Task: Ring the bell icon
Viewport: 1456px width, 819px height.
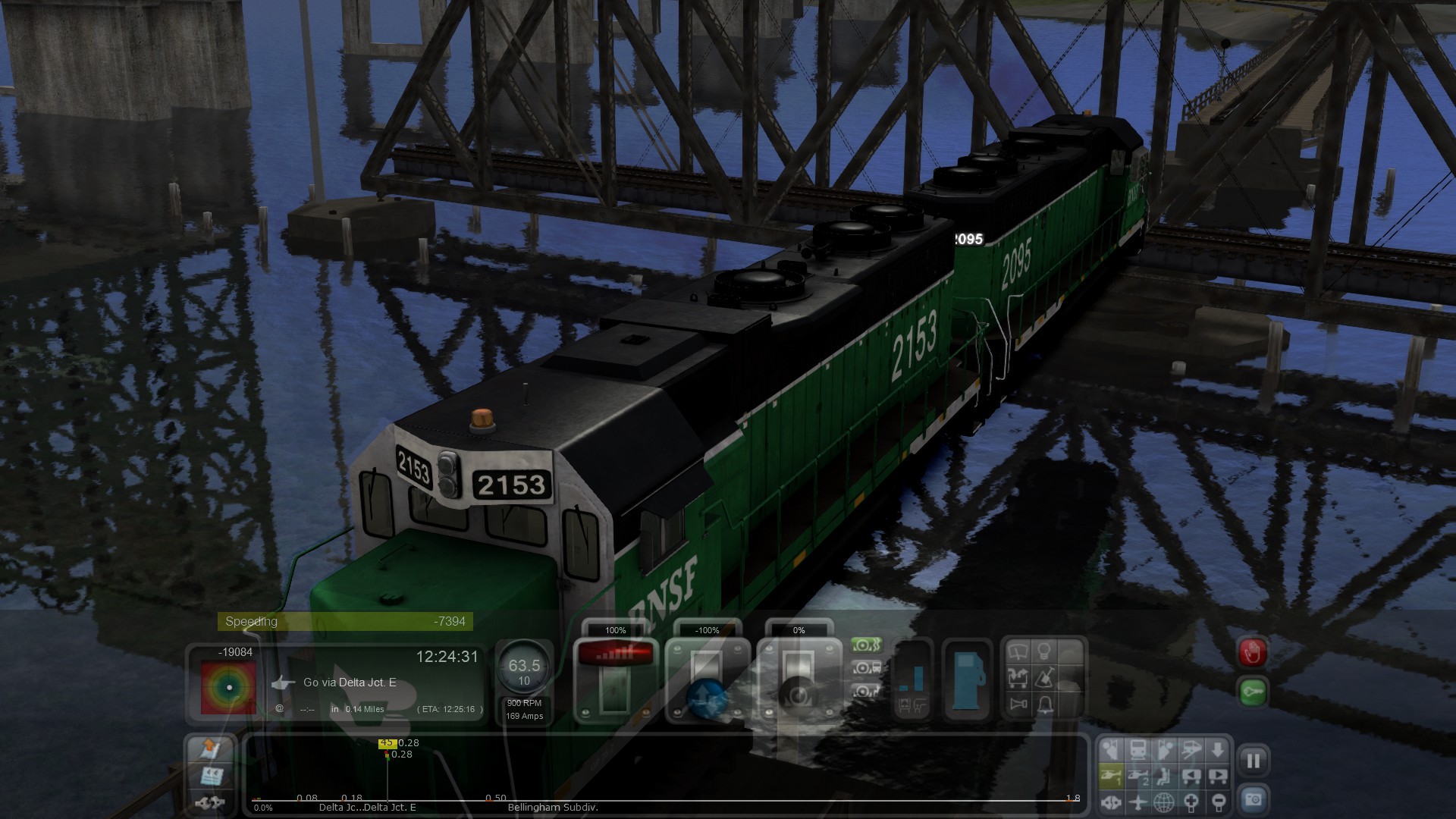Action: pos(1045,704)
